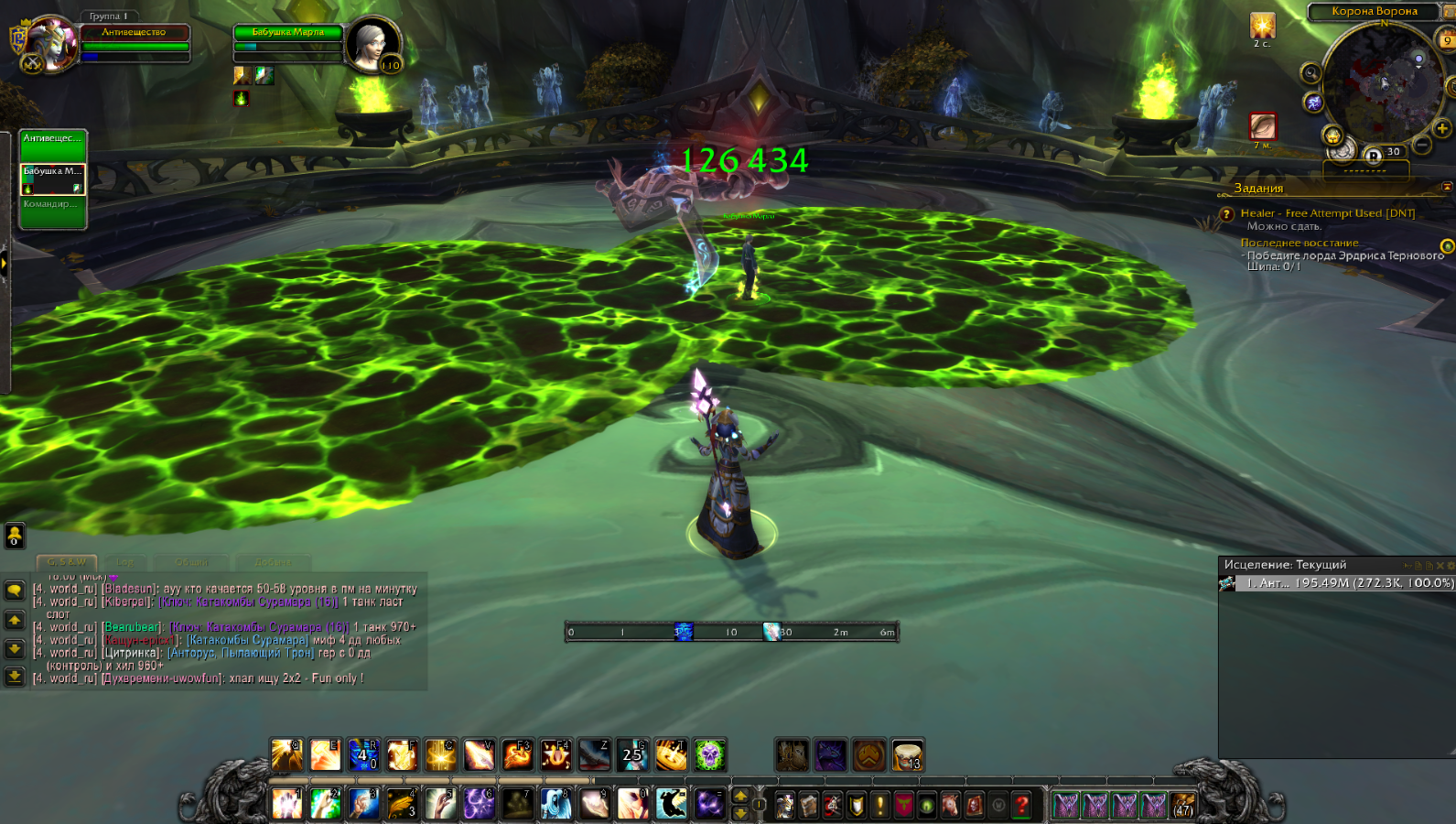Screen dimensions: 1456x824
Task: Open the chat speech bubble menu button
Action: coord(15,591)
